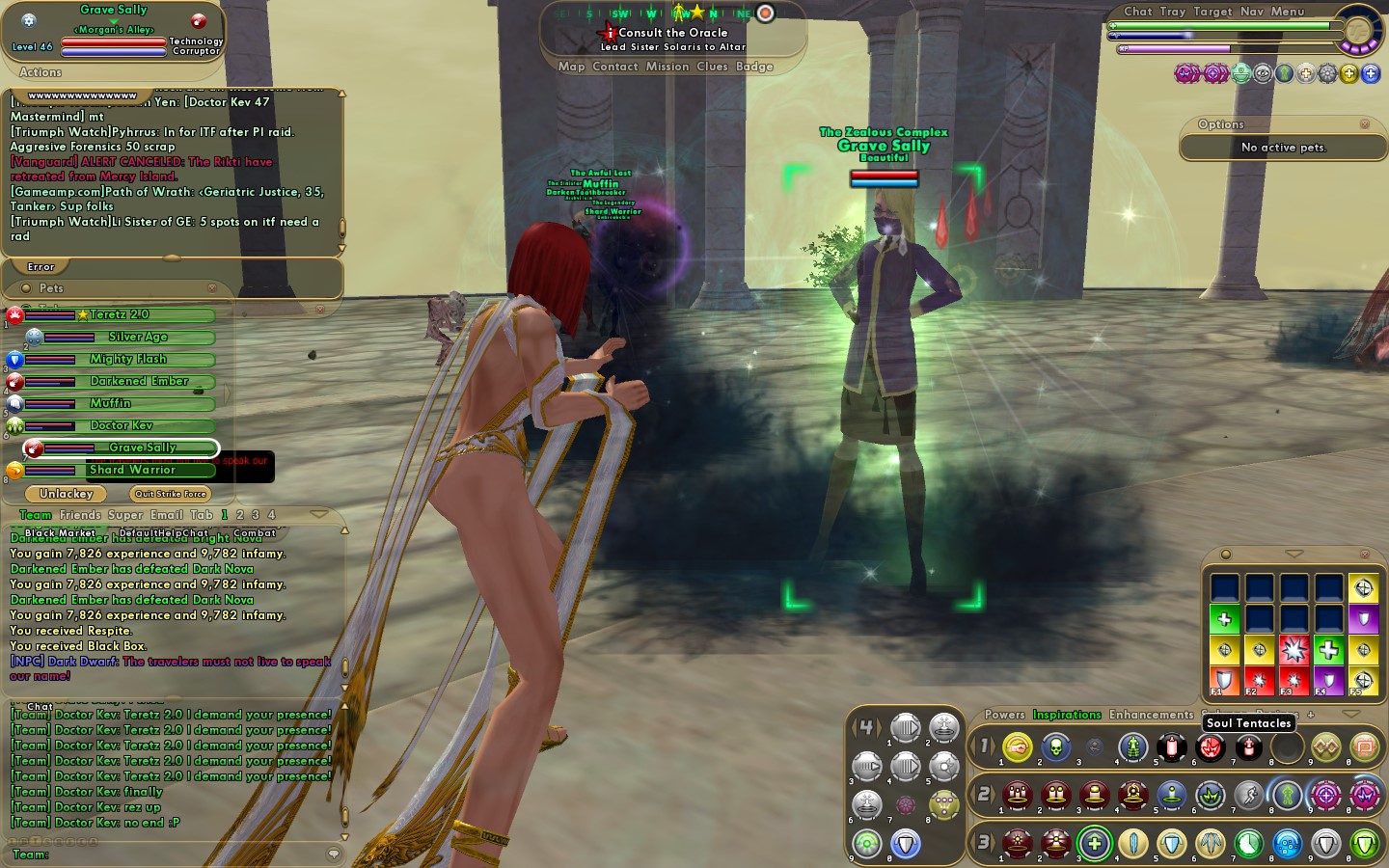The image size is (1389, 868).
Task: Open the Email tab
Action: (x=166, y=515)
